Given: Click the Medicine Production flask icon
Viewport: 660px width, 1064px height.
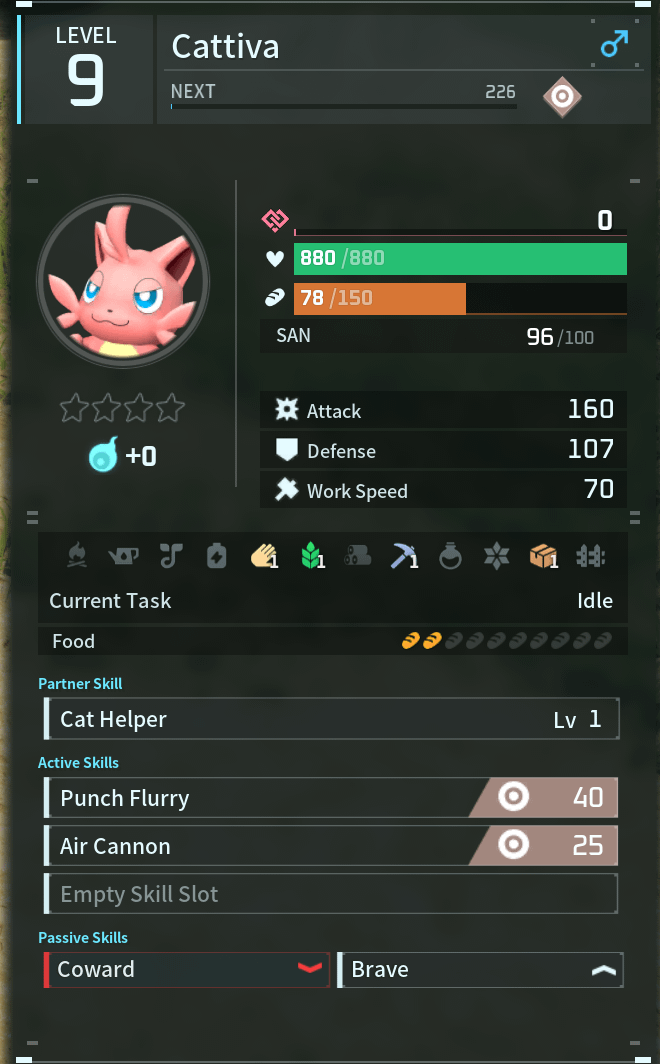Looking at the screenshot, I should (x=450, y=556).
